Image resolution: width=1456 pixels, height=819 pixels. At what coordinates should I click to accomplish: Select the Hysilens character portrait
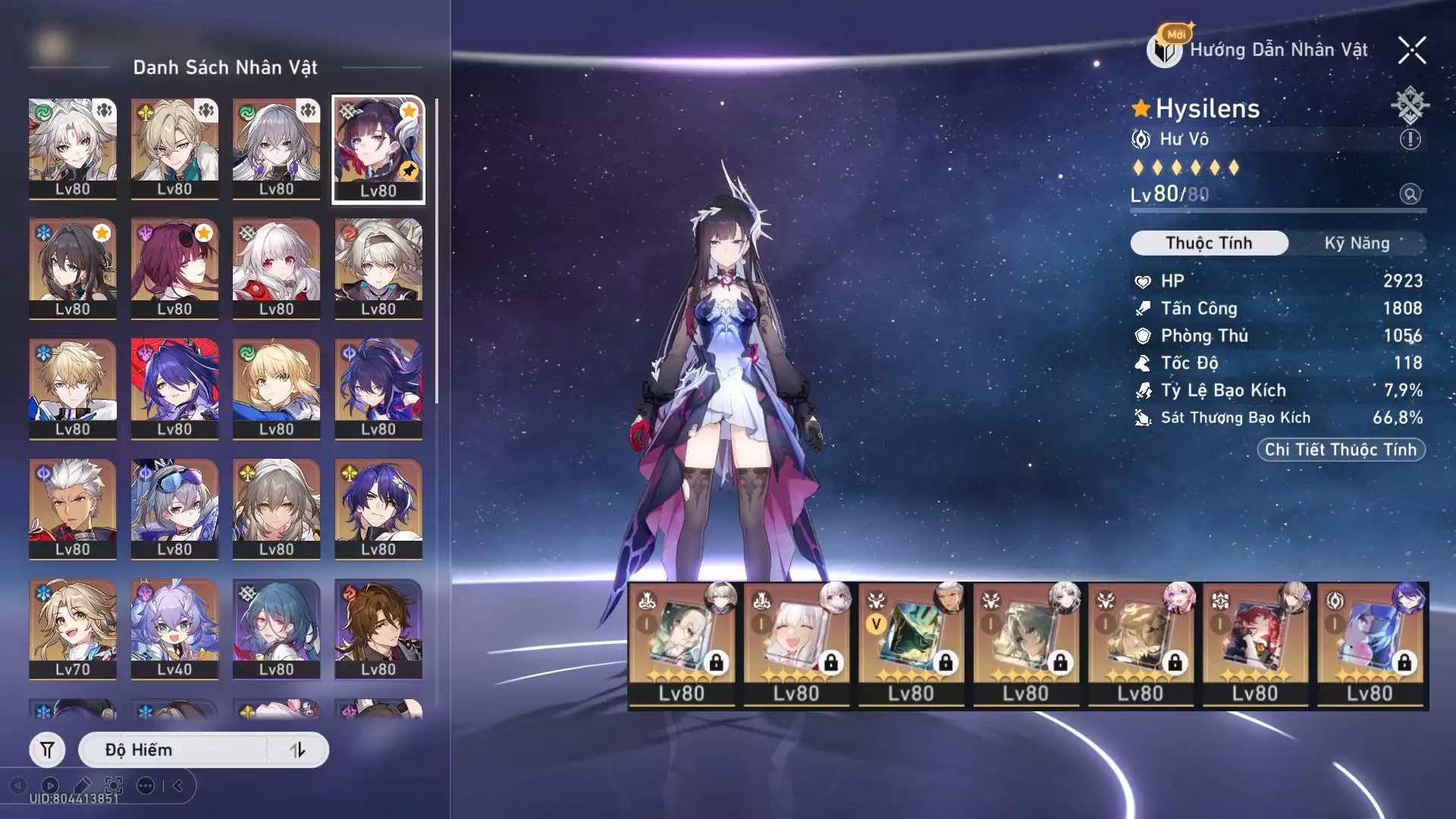[x=378, y=149]
